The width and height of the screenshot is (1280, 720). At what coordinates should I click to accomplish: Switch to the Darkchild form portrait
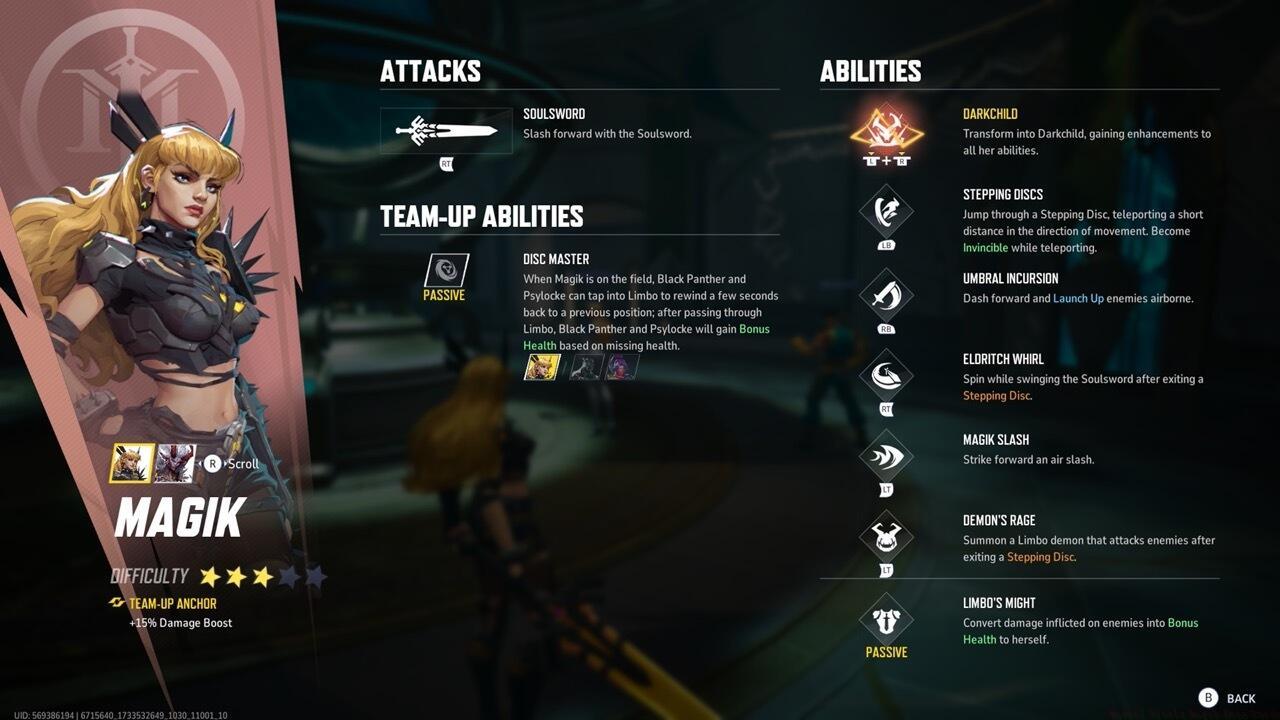[x=174, y=463]
